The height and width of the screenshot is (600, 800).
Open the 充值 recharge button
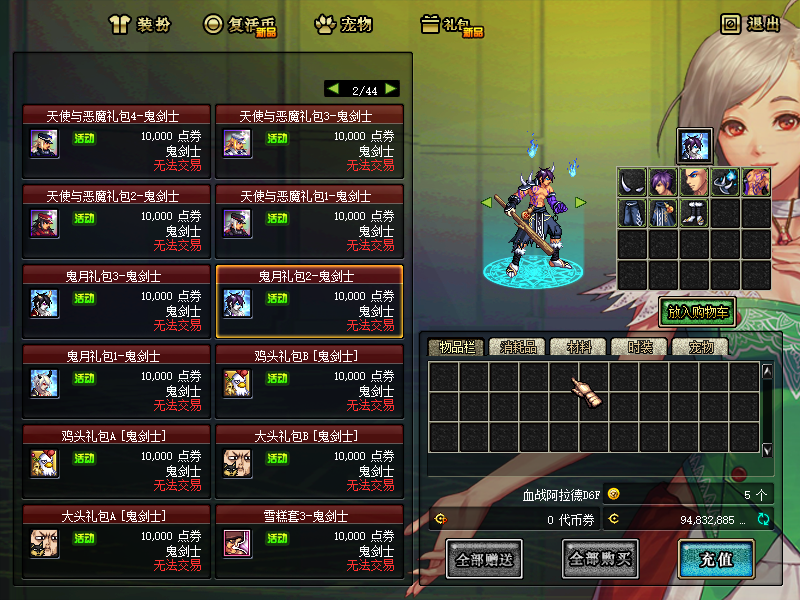pyautogui.click(x=715, y=558)
